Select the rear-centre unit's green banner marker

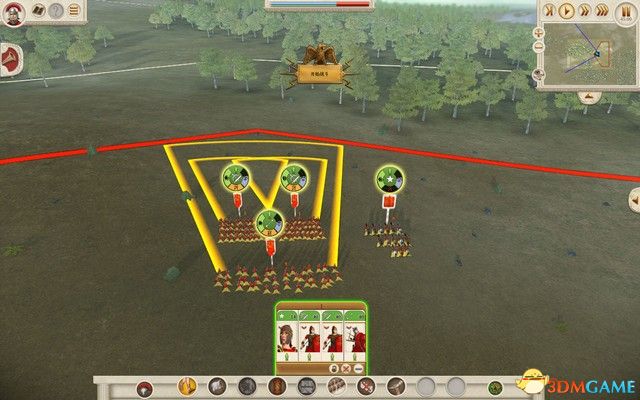(x=267, y=224)
